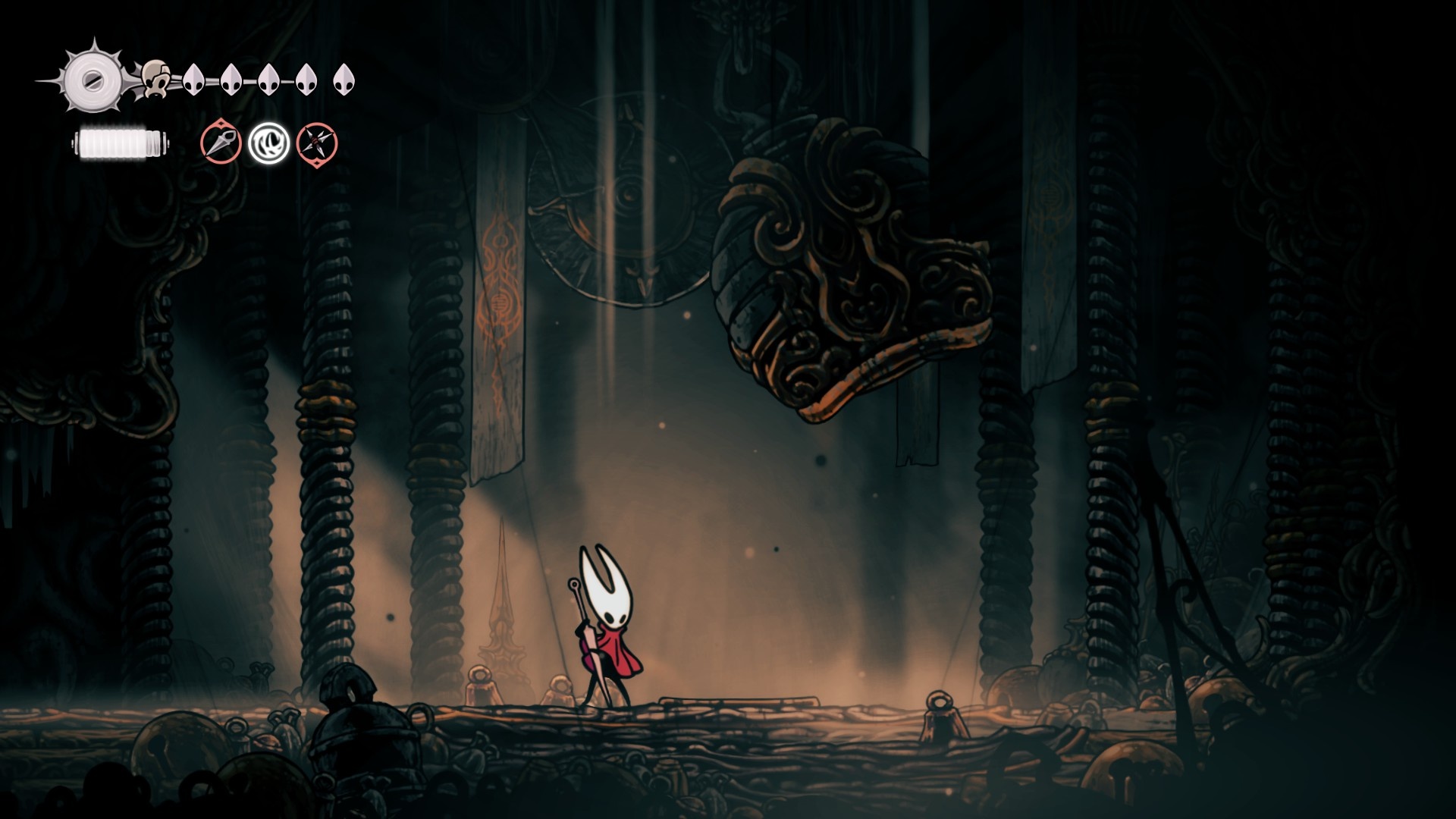Click the spiked silk spool crest
This screenshot has height=819, width=1456.
(93, 80)
